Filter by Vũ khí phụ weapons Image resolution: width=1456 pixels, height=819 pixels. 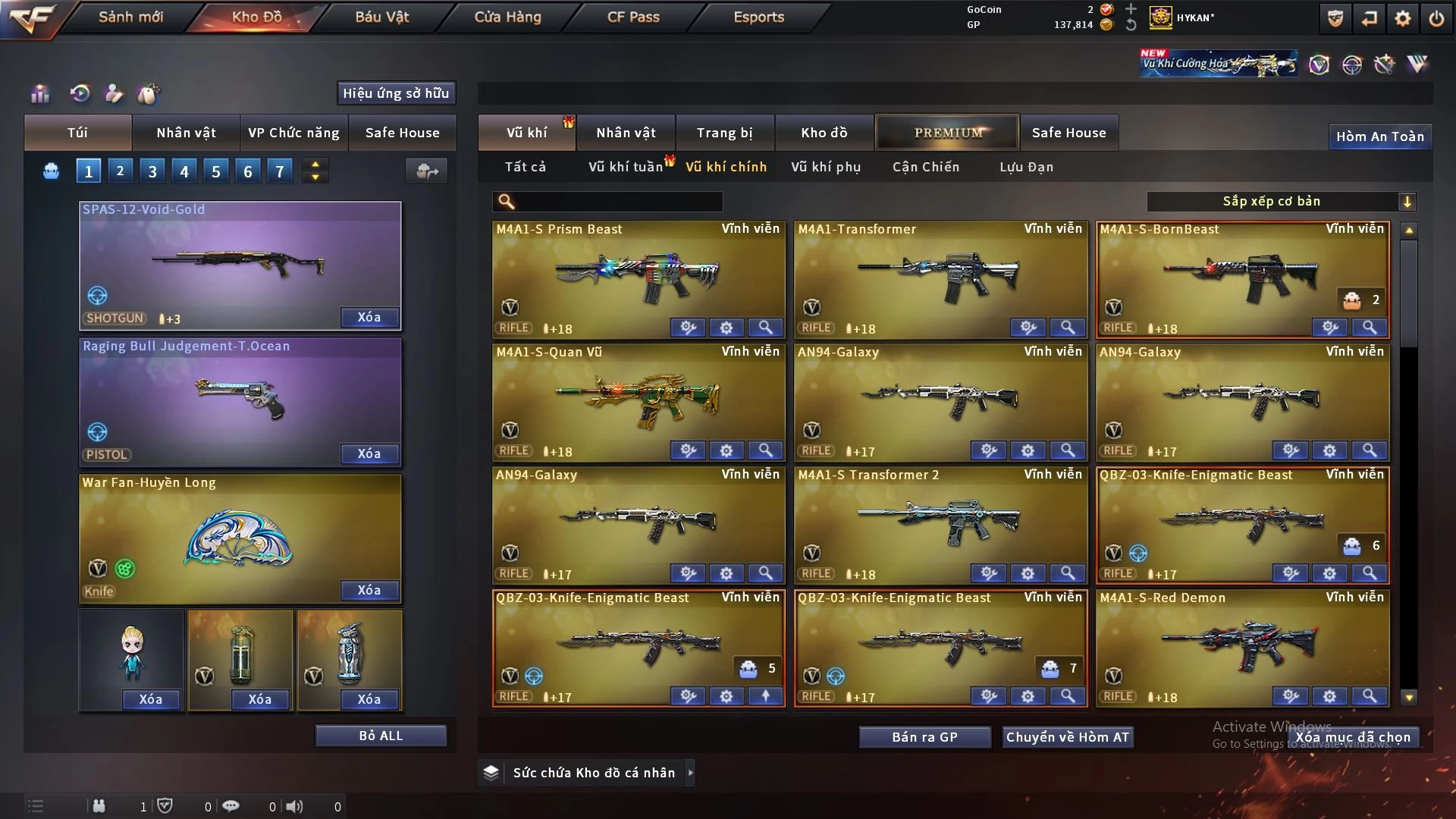(x=826, y=167)
